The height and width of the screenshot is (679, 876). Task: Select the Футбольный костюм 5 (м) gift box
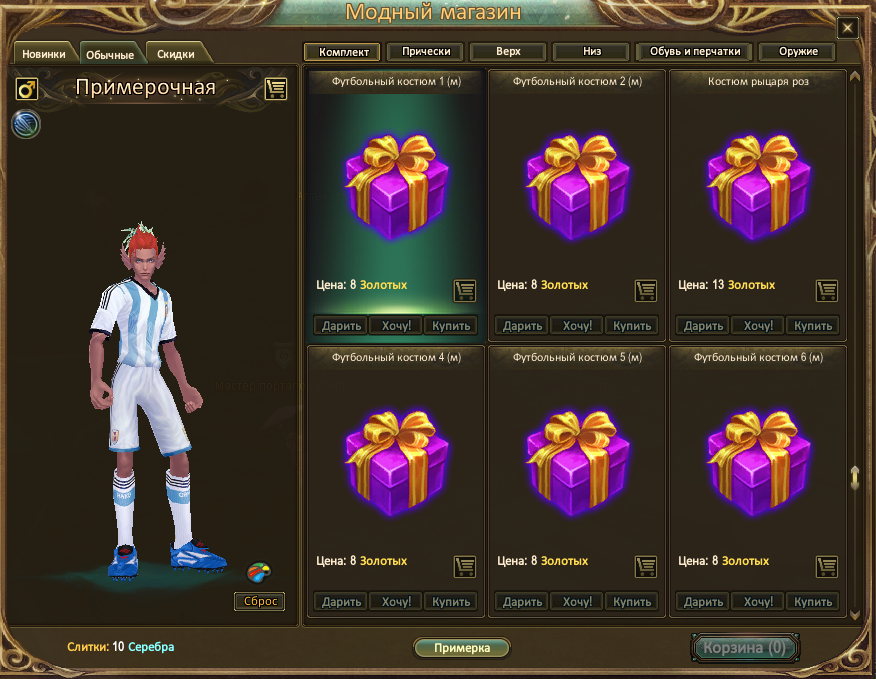point(576,457)
